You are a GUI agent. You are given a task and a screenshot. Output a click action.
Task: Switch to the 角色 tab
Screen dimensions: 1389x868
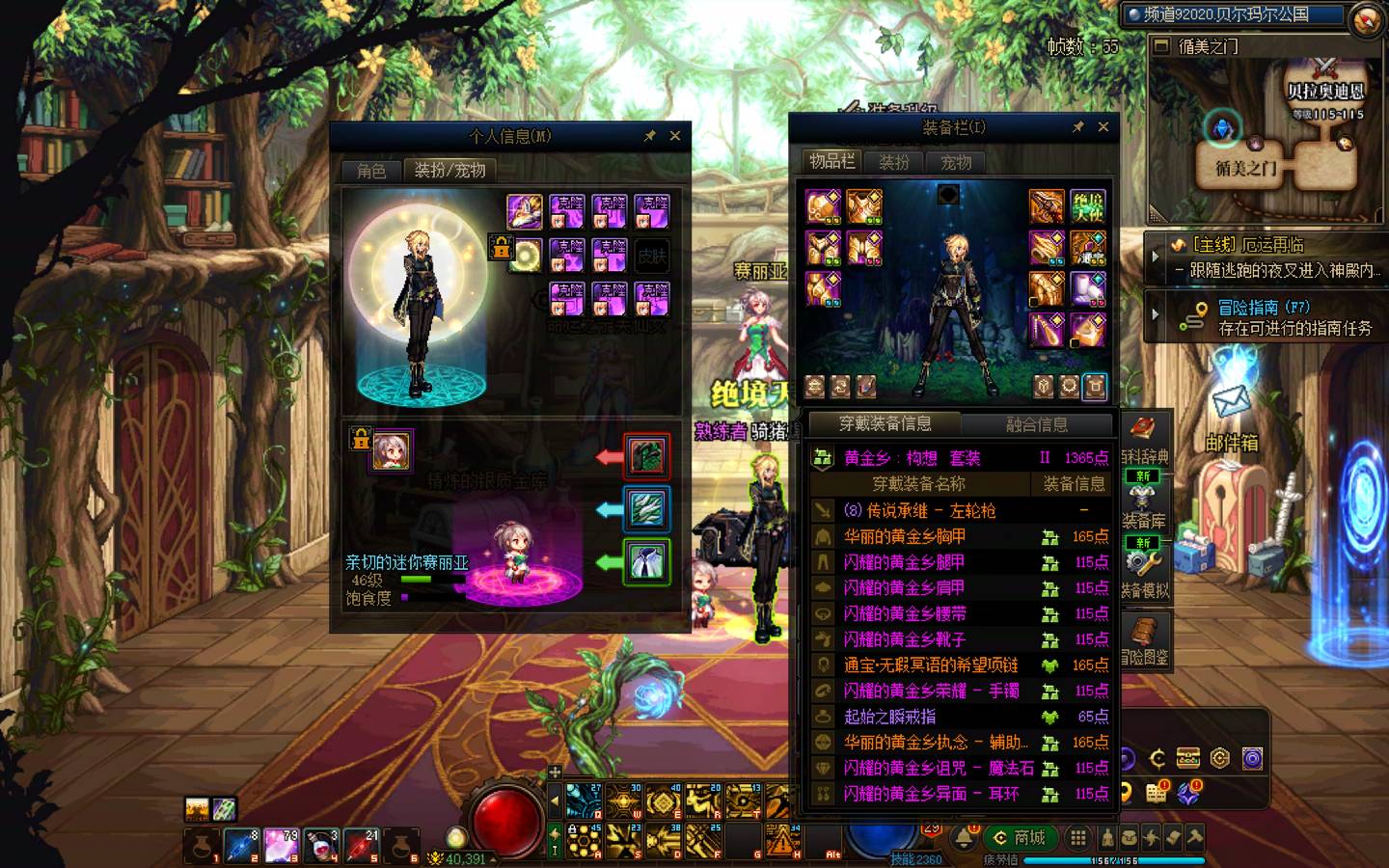371,171
